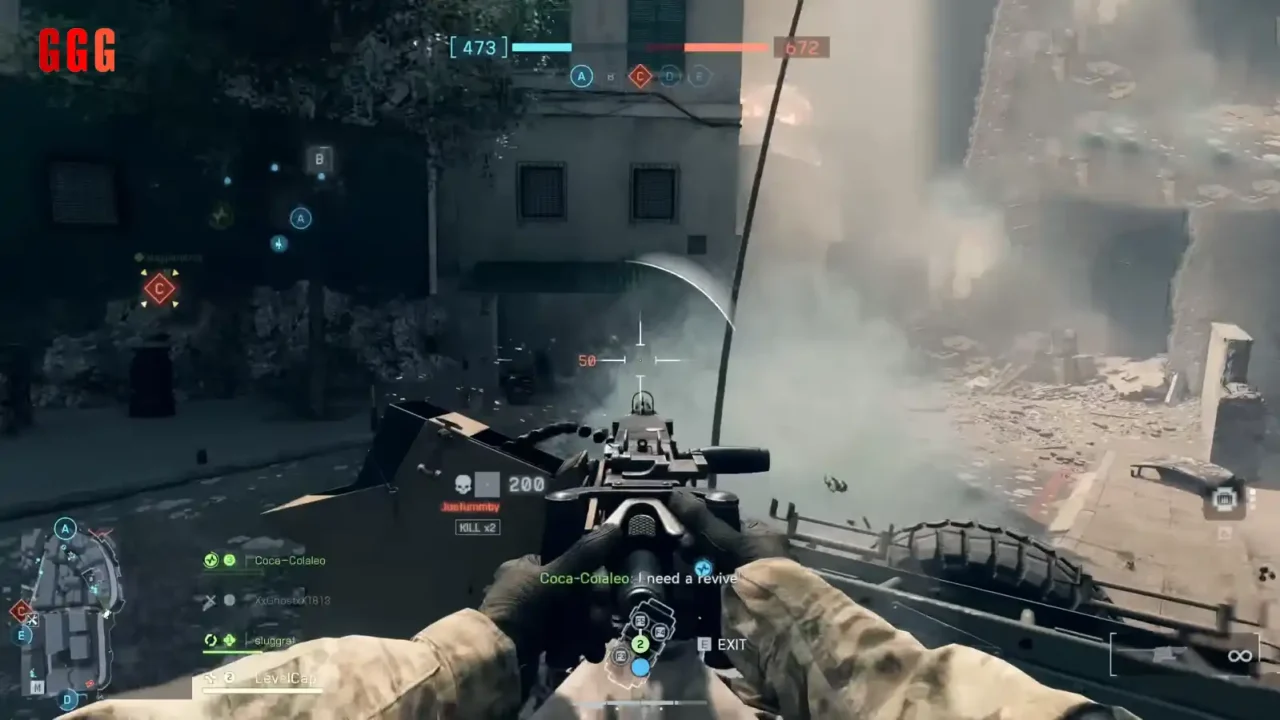Image resolution: width=1280 pixels, height=720 pixels.
Task: Click the infinite ammo icon
Action: tap(1240, 654)
